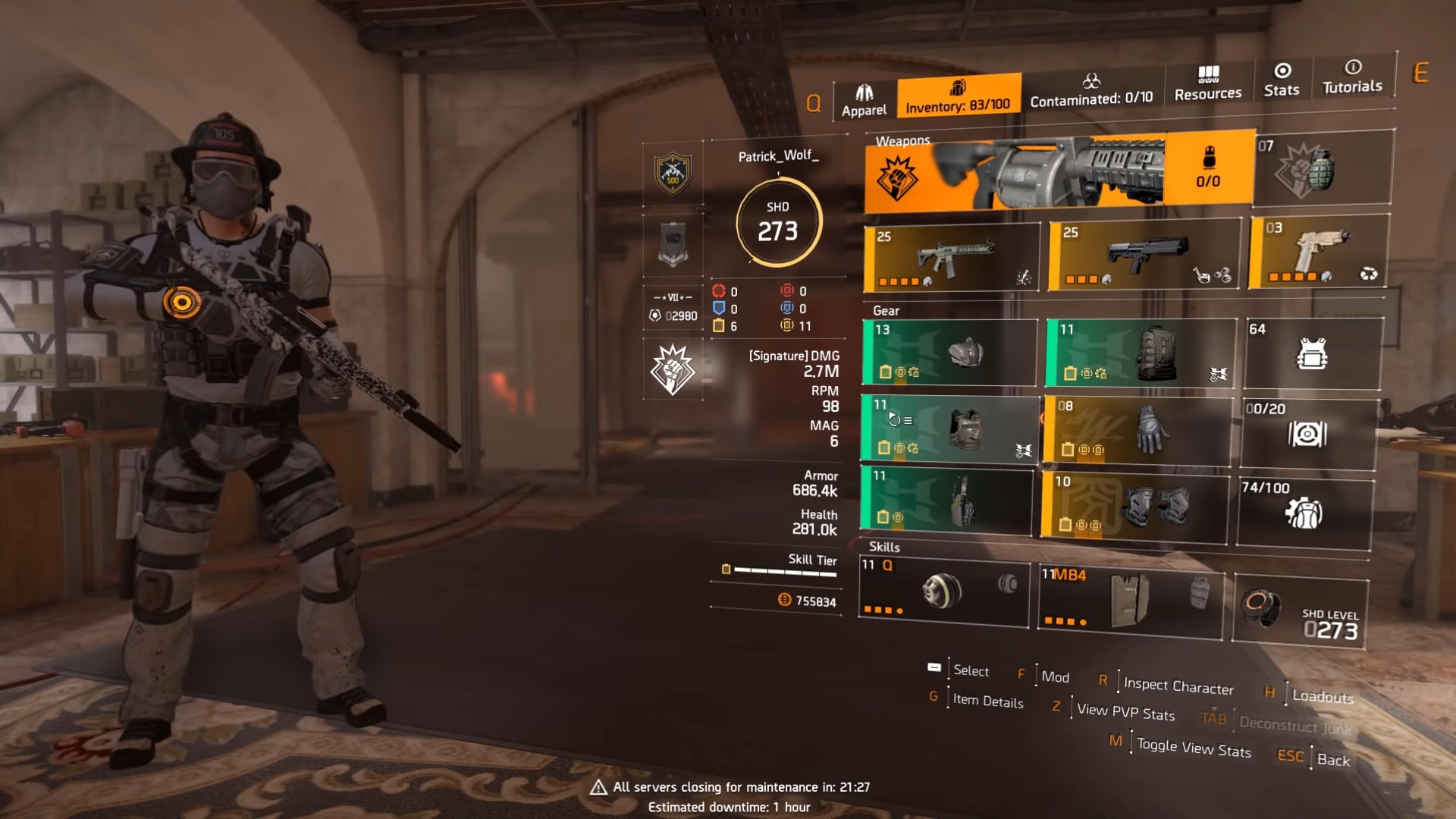Select the holster gear slot
This screenshot has height=819, width=1456.
946,500
